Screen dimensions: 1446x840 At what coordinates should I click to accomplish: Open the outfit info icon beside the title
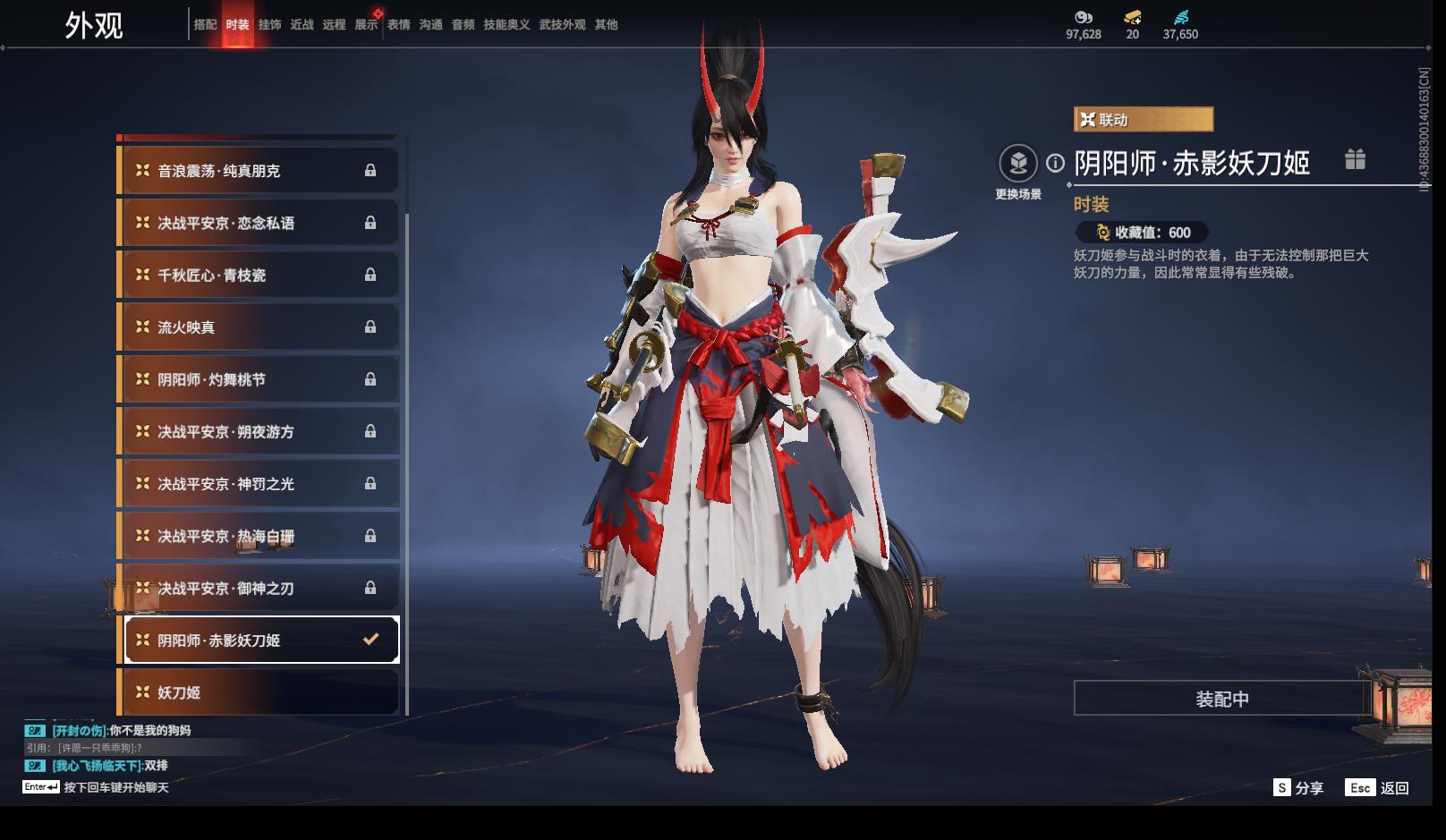[1056, 163]
